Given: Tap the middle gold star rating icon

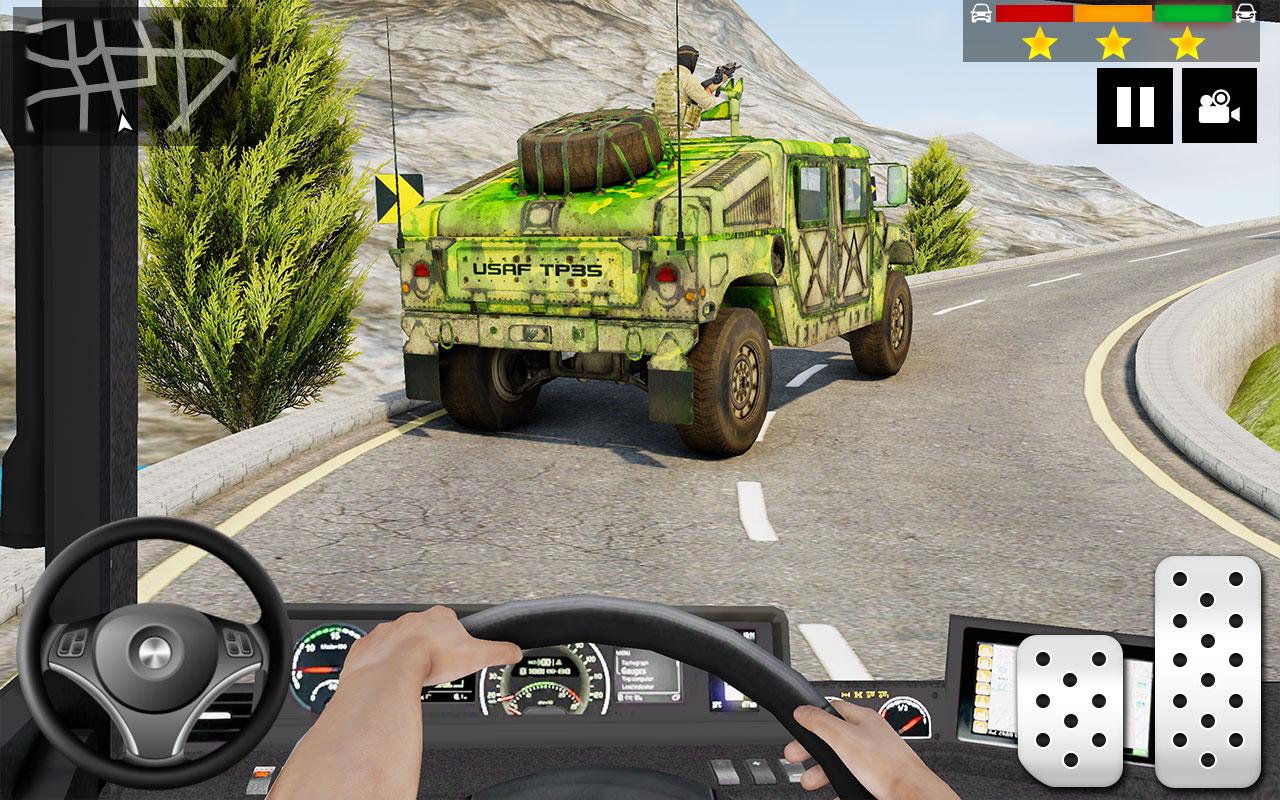Looking at the screenshot, I should 1114,45.
